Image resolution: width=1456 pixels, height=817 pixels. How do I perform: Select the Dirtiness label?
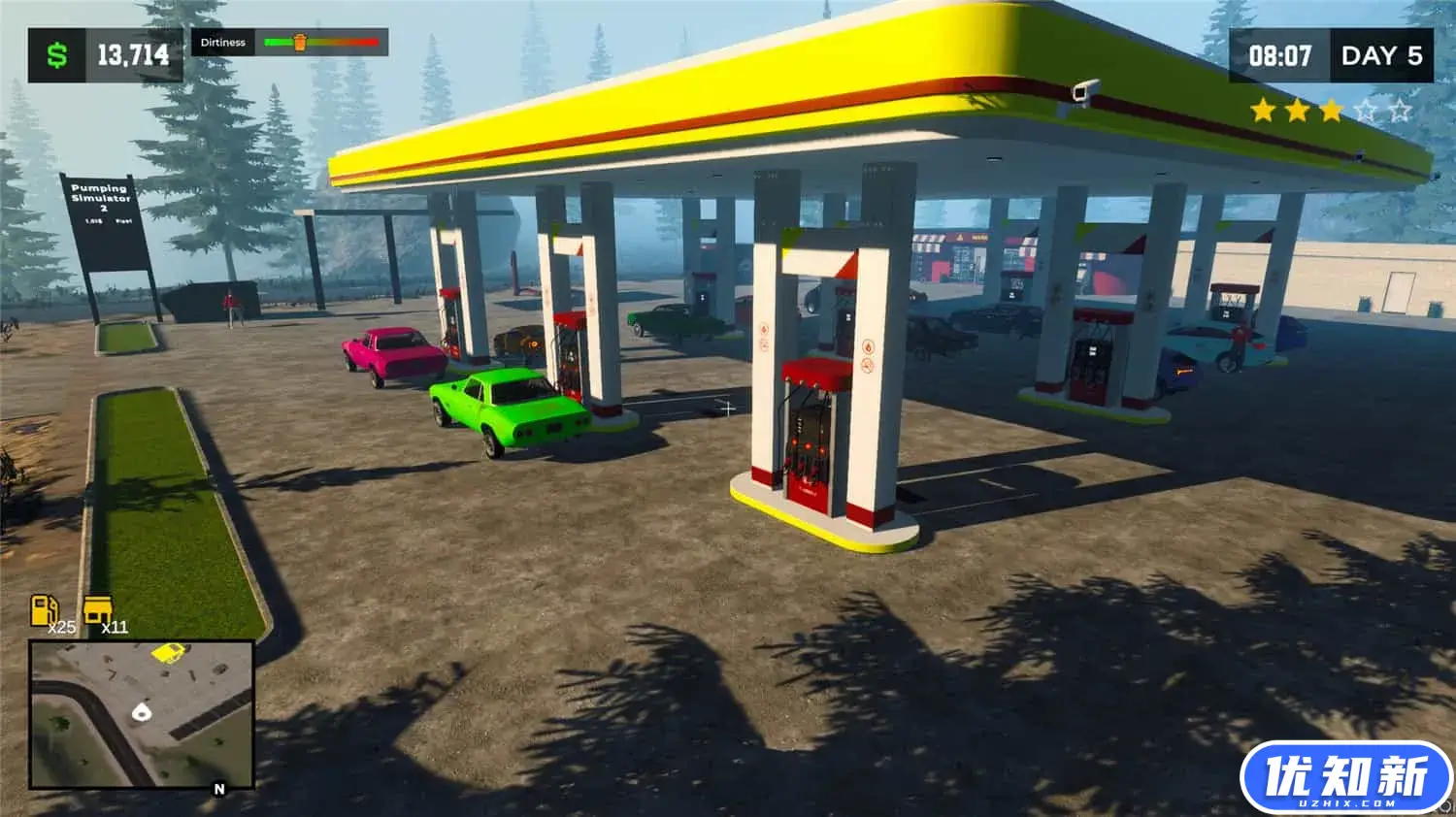(x=224, y=42)
